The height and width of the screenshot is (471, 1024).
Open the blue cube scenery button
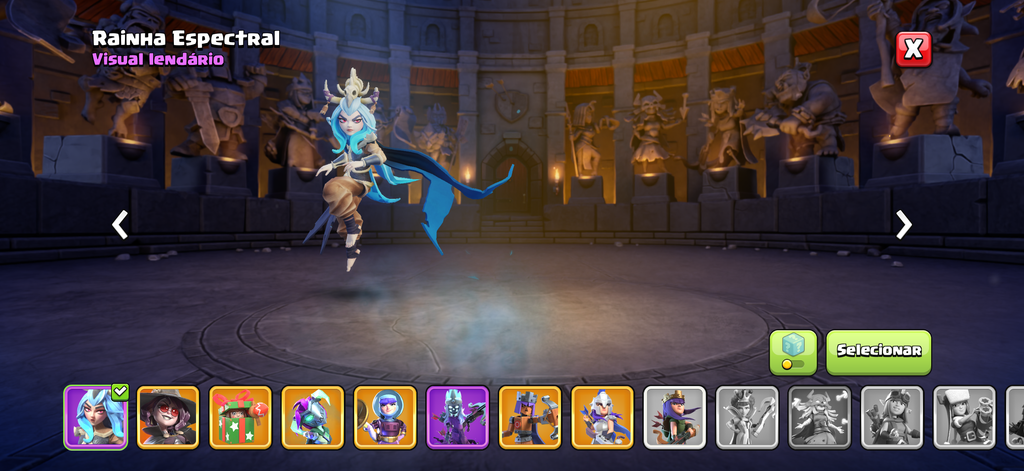coord(793,352)
